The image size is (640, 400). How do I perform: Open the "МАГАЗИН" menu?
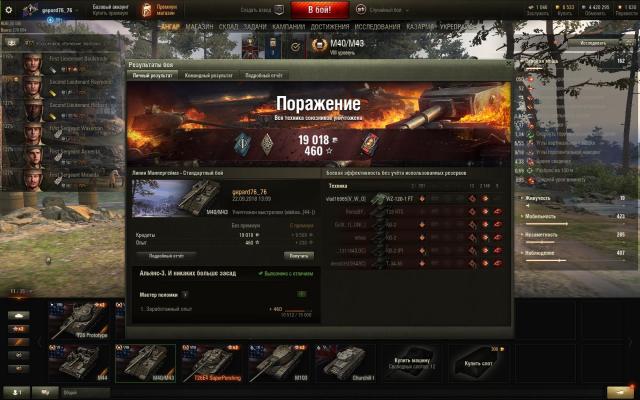click(x=199, y=27)
